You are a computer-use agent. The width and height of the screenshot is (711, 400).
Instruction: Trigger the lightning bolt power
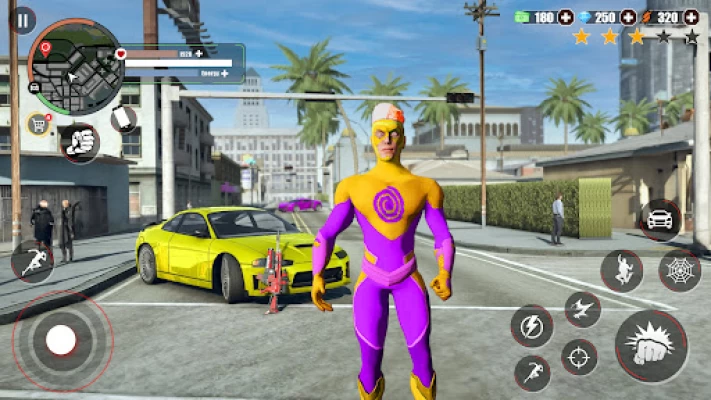tap(530, 325)
